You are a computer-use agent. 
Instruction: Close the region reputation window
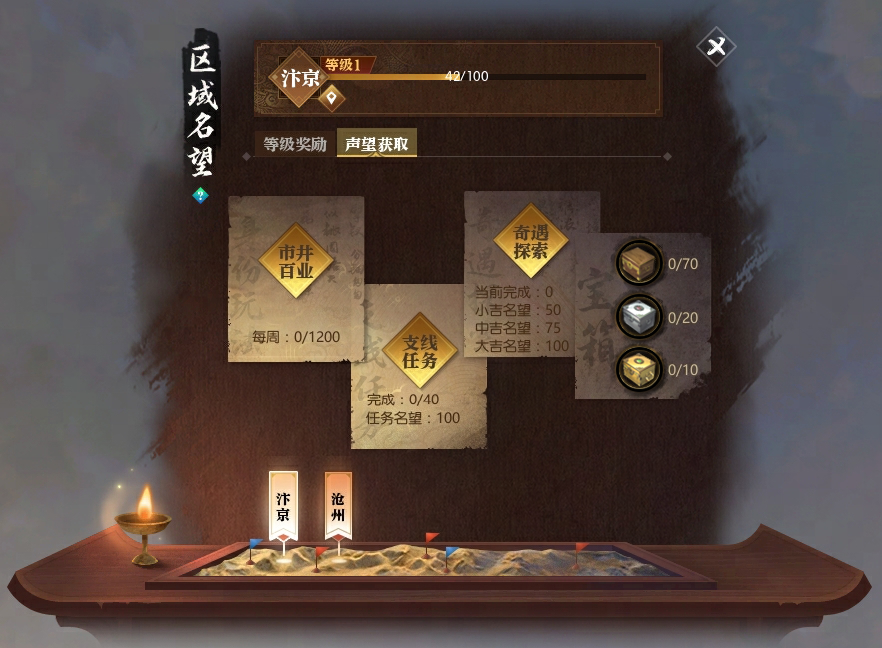click(716, 47)
